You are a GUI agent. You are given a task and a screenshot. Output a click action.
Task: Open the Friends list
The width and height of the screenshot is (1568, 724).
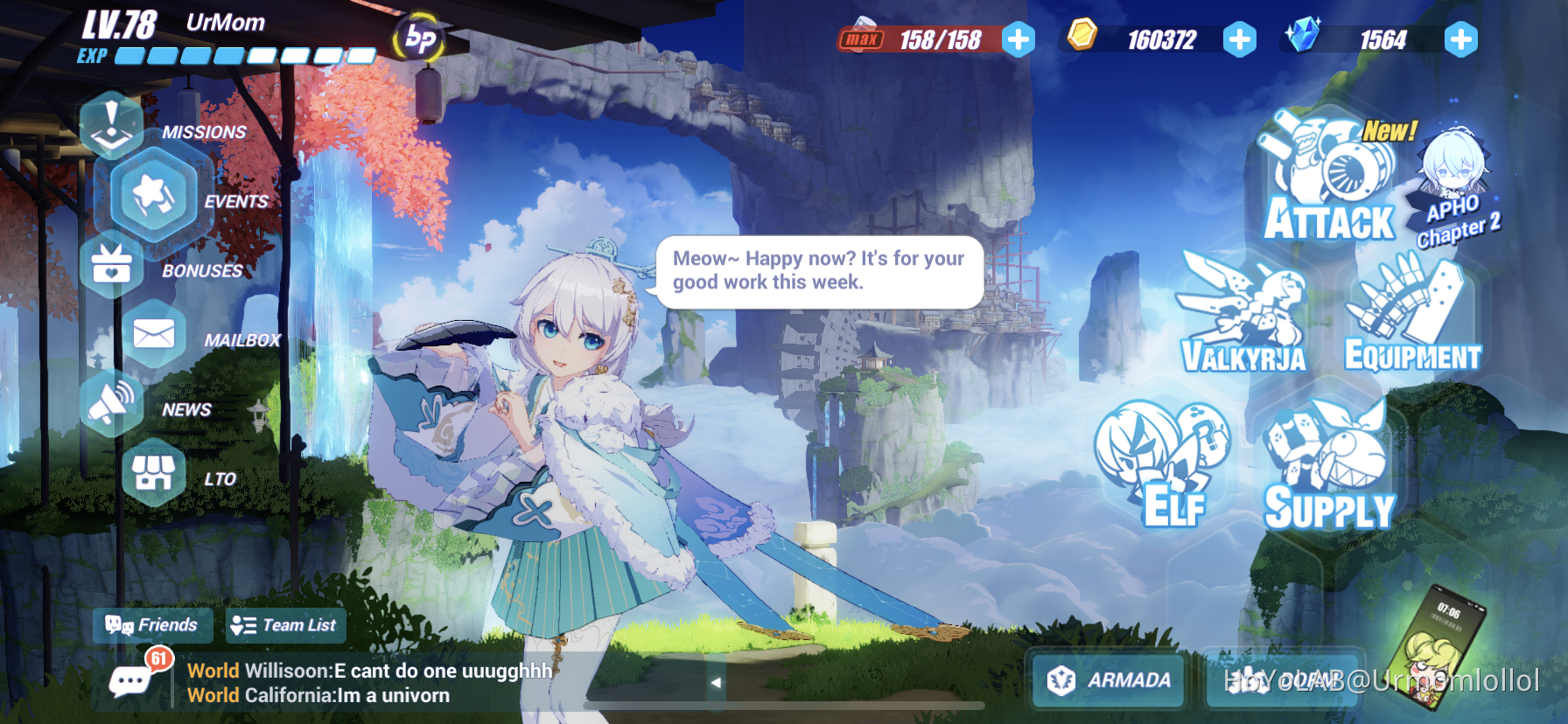(x=153, y=625)
